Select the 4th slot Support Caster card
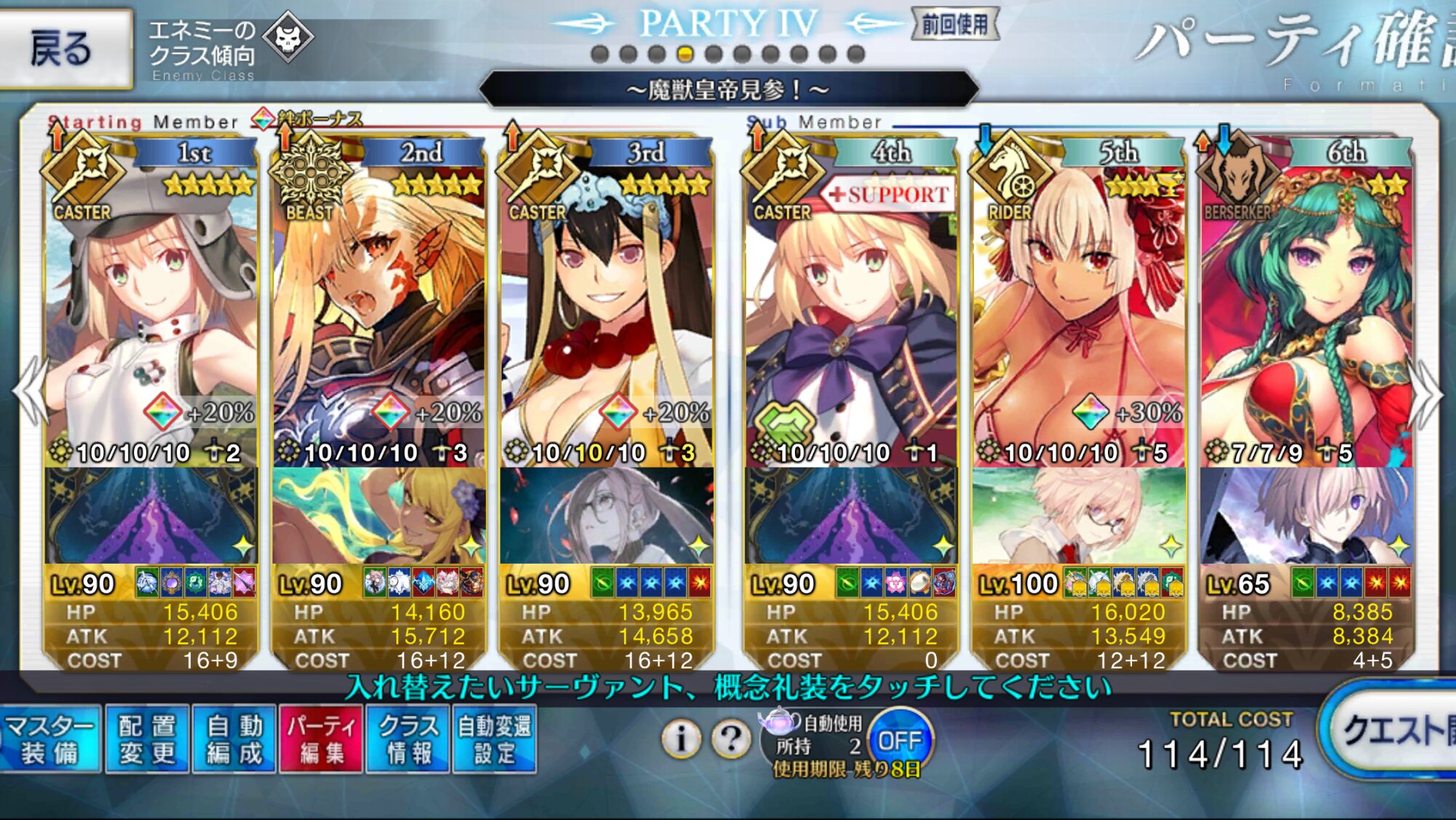 (850, 306)
